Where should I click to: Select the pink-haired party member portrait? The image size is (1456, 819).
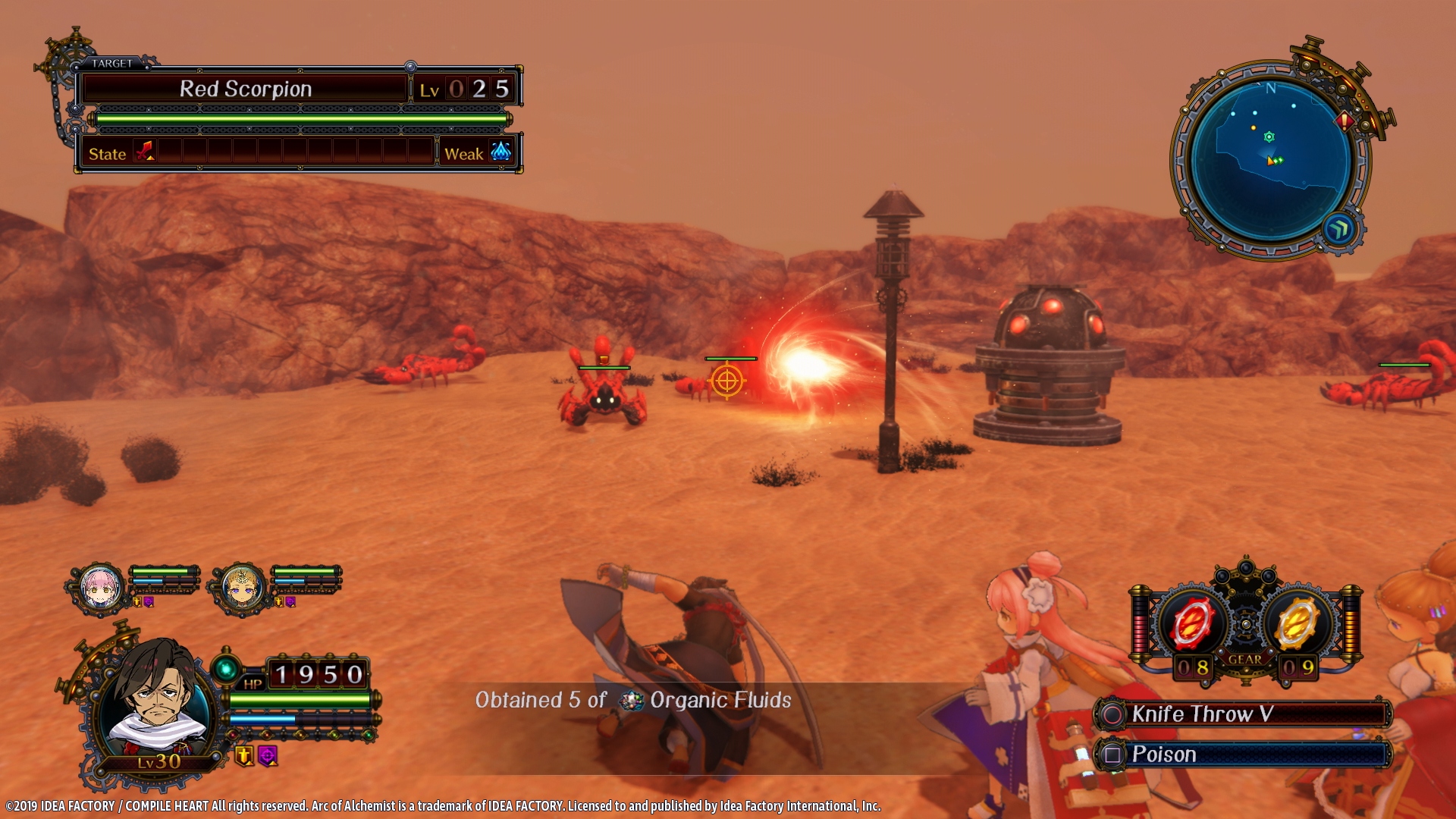pos(101,588)
